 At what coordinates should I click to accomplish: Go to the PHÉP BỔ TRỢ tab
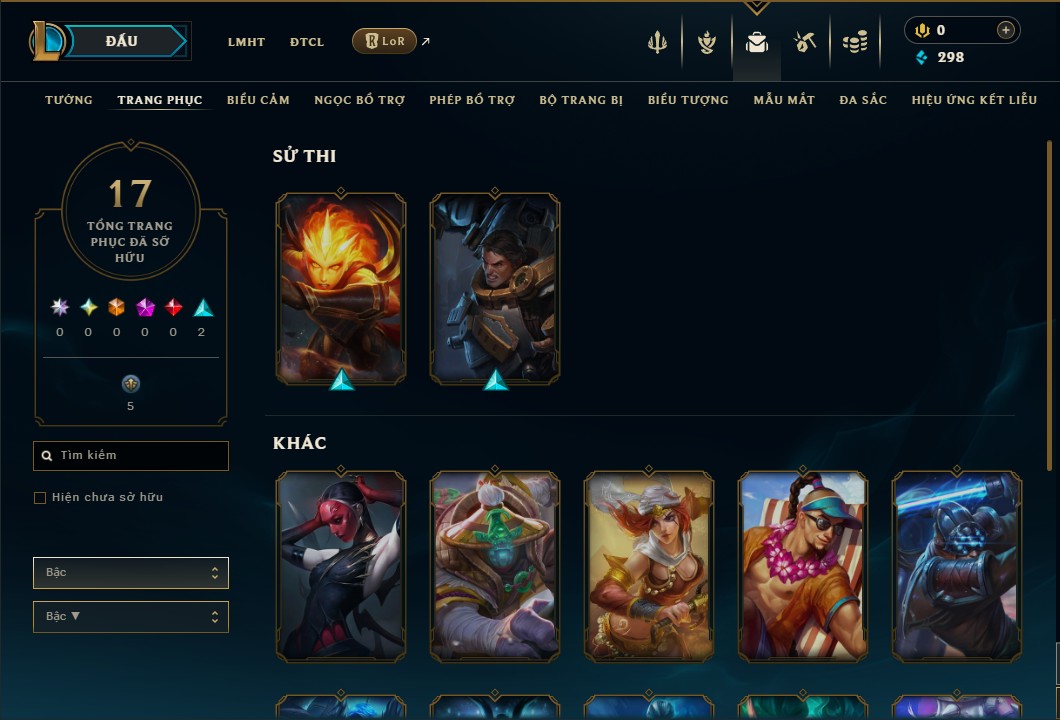click(472, 100)
